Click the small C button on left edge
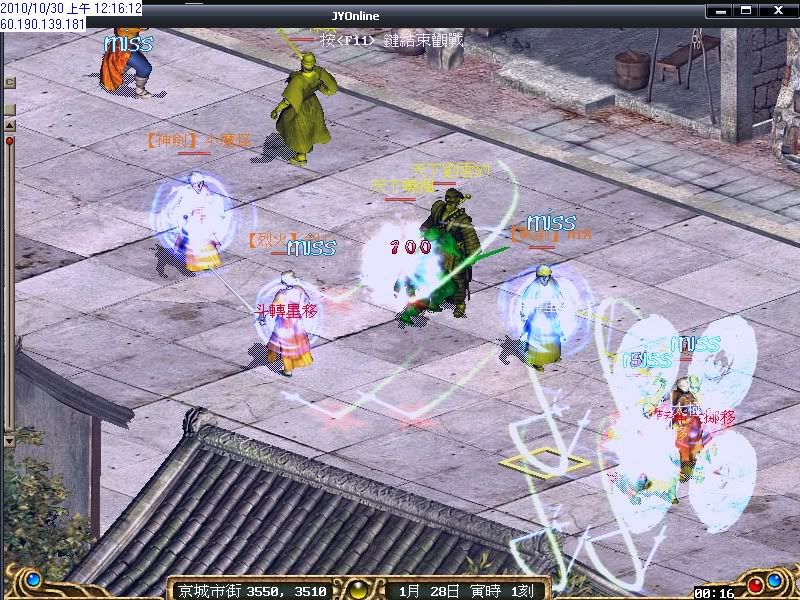This screenshot has height=600, width=800. coord(9,82)
